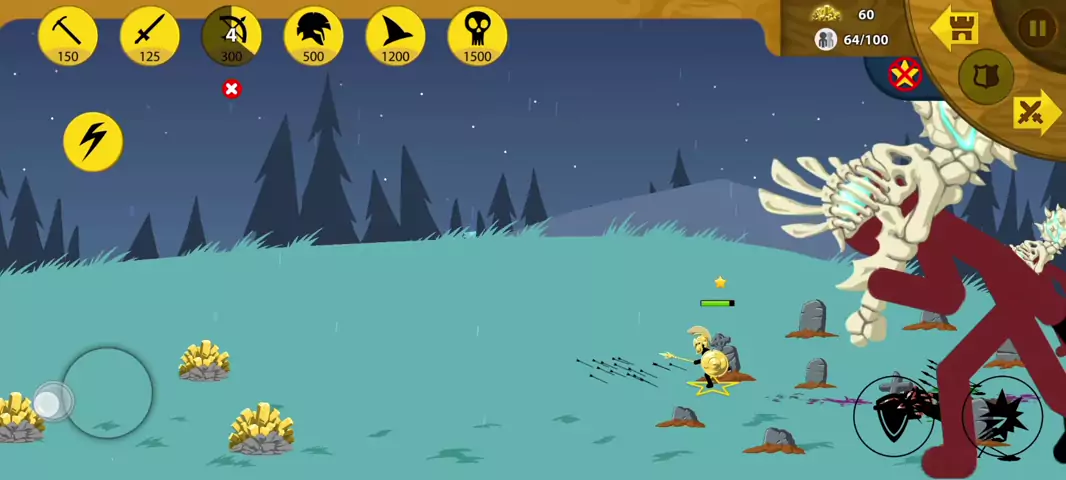Cancel the queued archer with red X

232,89
